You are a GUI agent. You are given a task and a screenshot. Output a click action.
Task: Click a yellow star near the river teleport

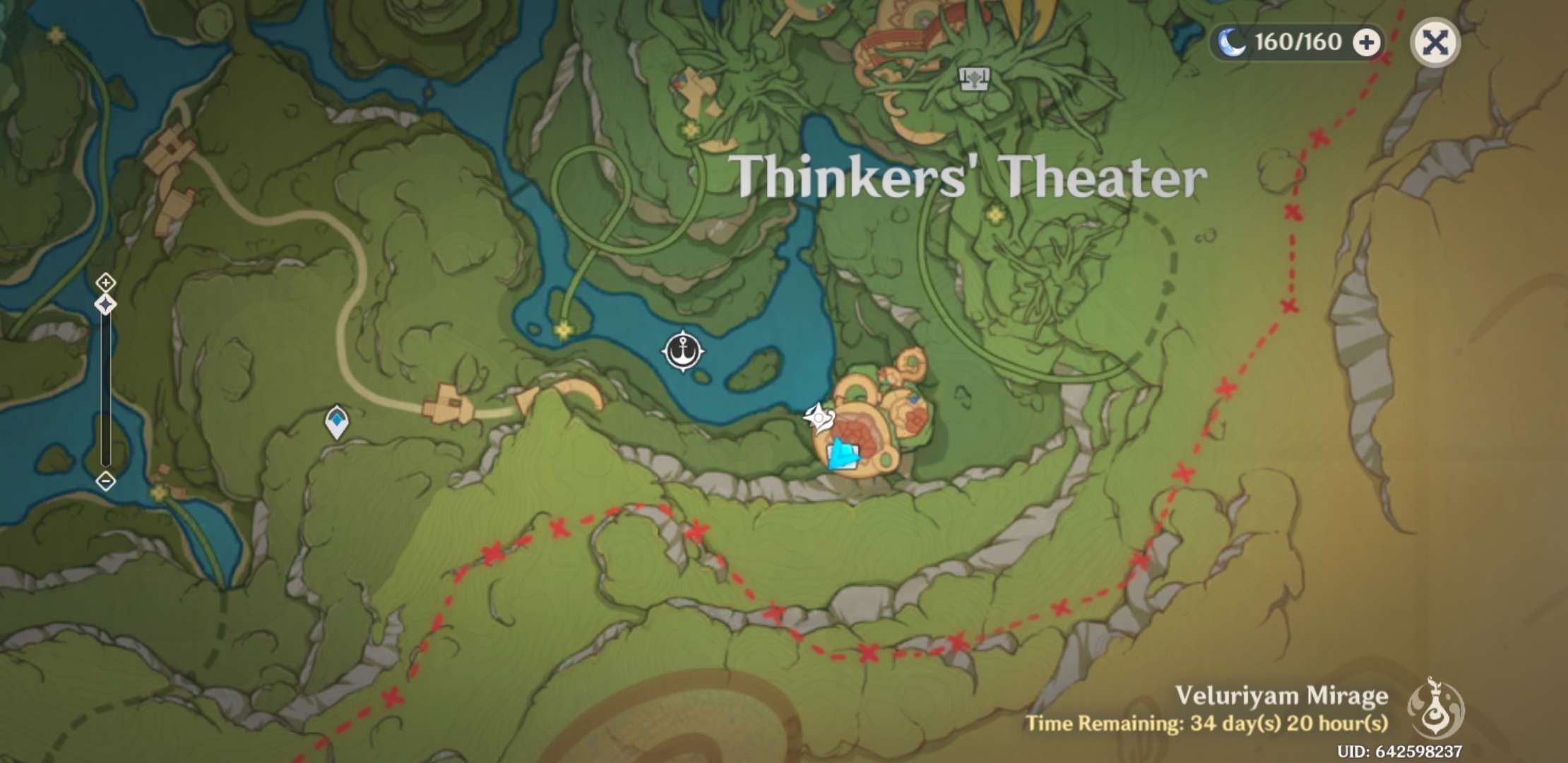(563, 329)
